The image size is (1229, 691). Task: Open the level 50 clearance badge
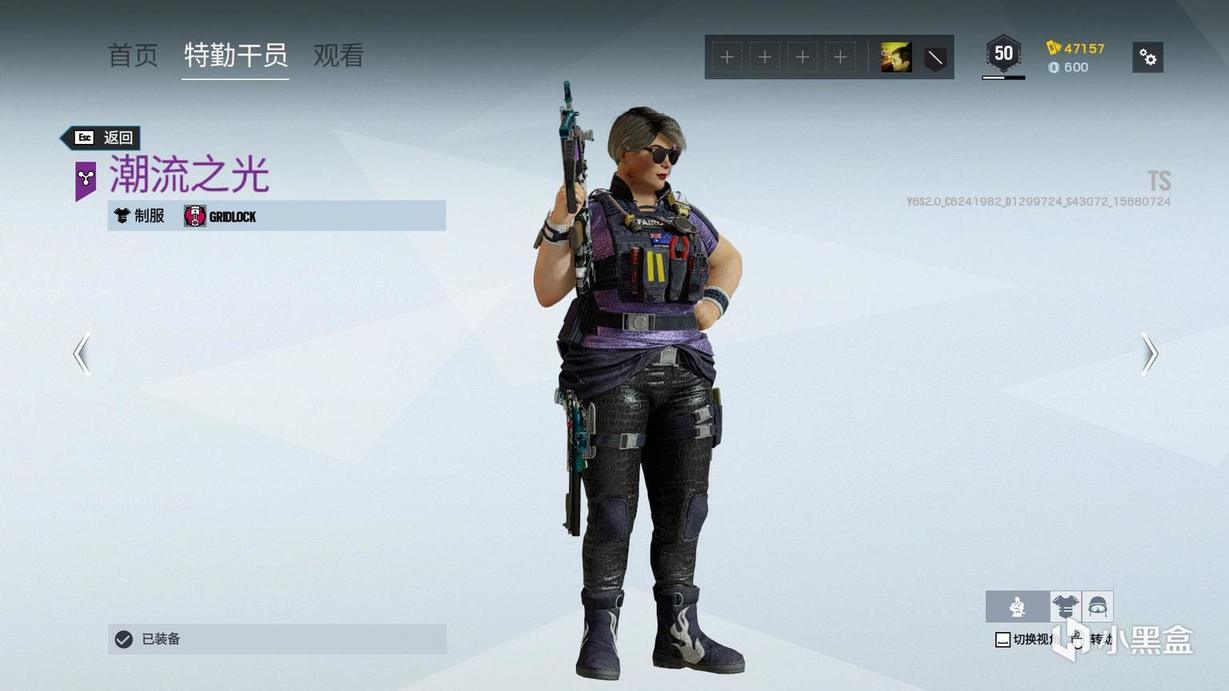click(x=1003, y=54)
